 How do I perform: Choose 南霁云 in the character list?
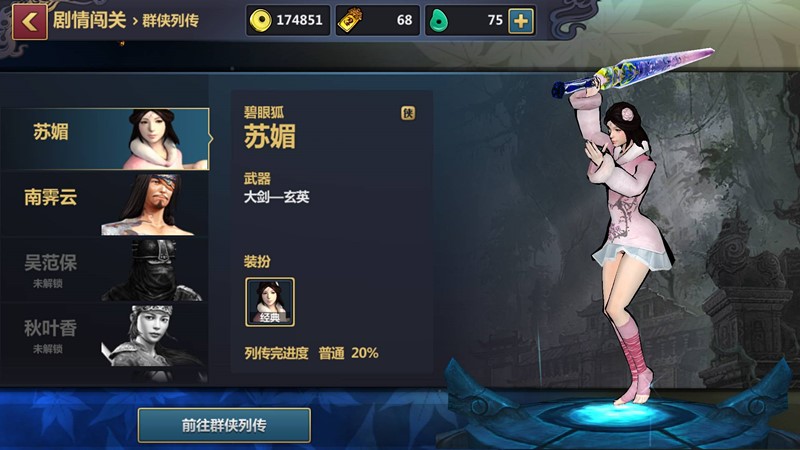tap(105, 204)
